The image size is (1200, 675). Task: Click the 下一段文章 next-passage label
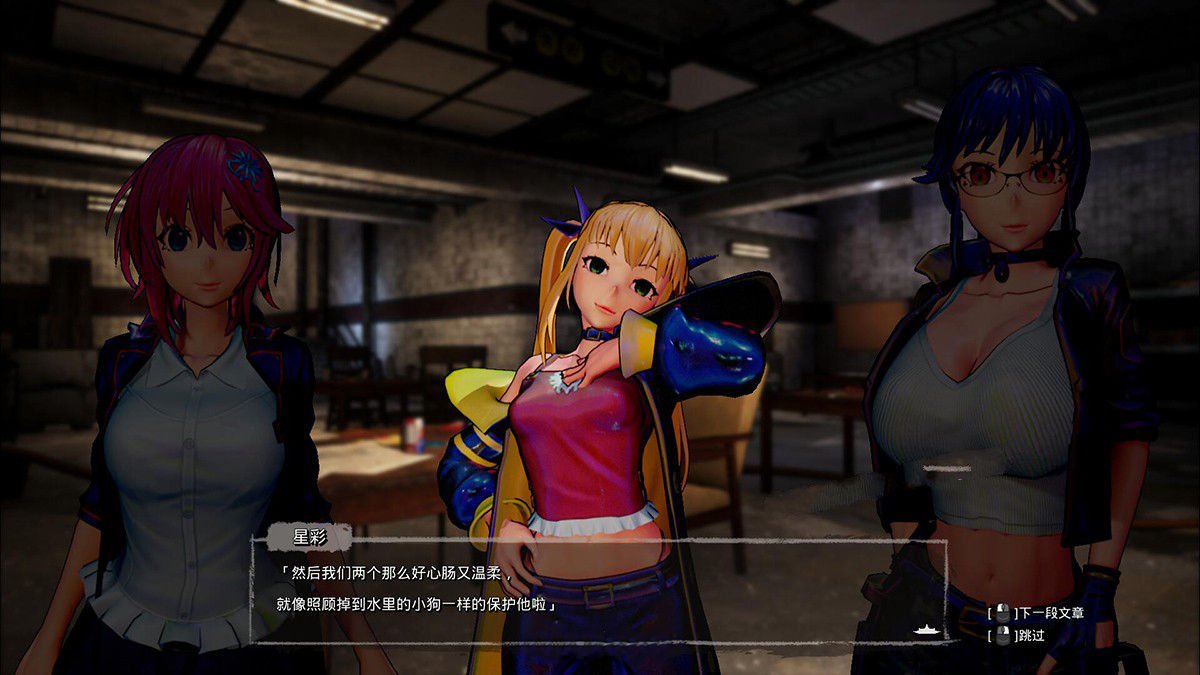pos(1050,613)
